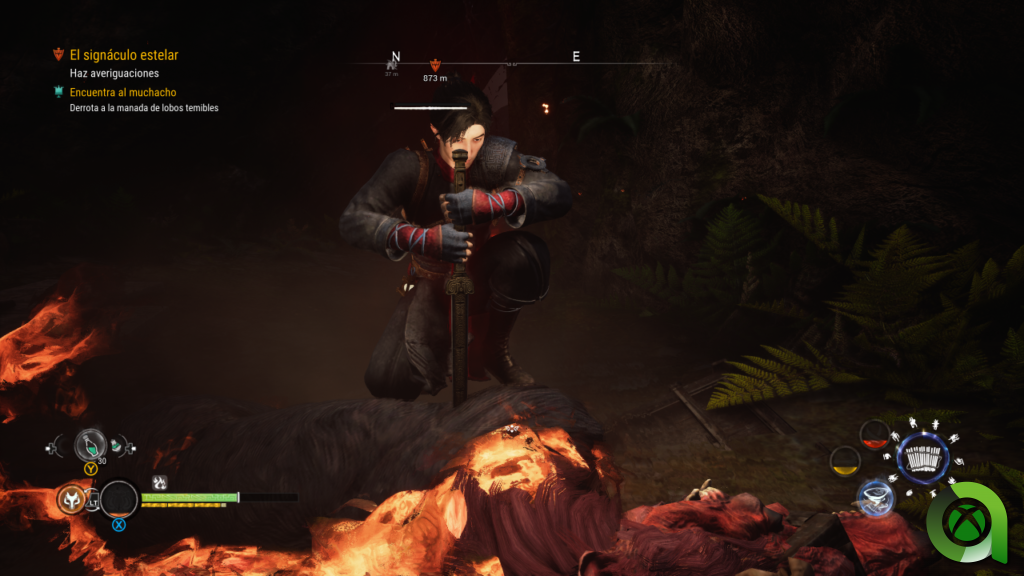Click the dark orb left of the health bar
The height and width of the screenshot is (576, 1024).
point(119,499)
